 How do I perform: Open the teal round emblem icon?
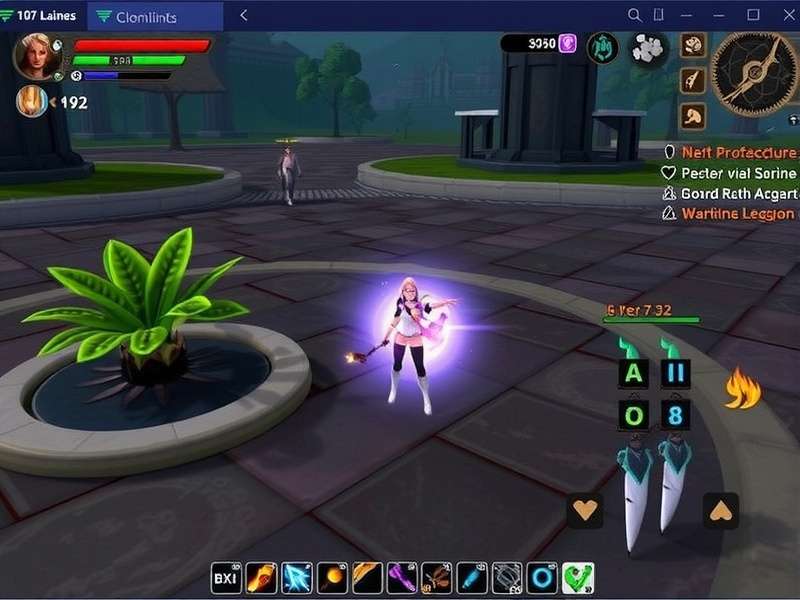[x=602, y=47]
